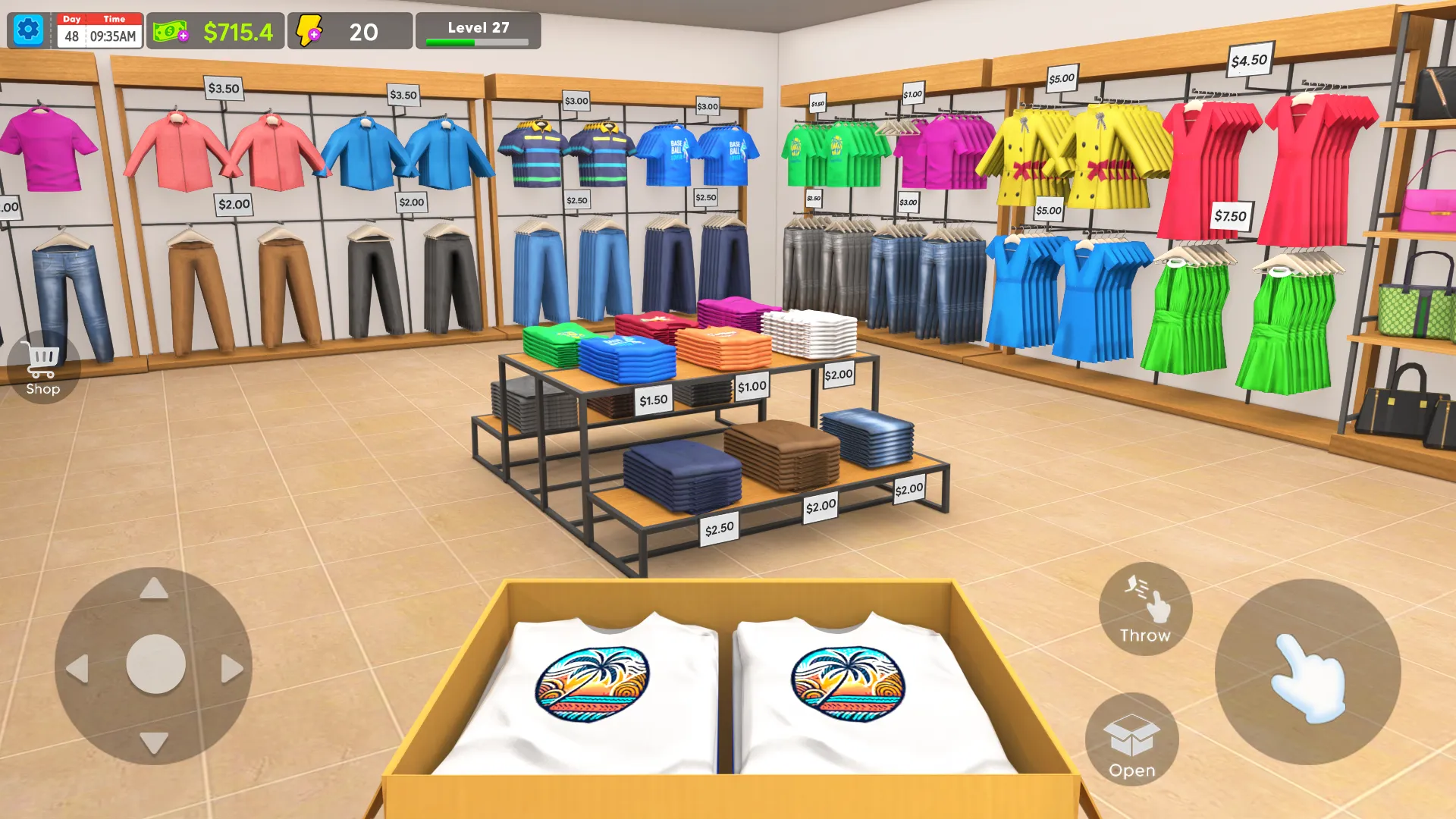Tap the joystick left arrow
This screenshot has height=819, width=1456.
click(77, 669)
